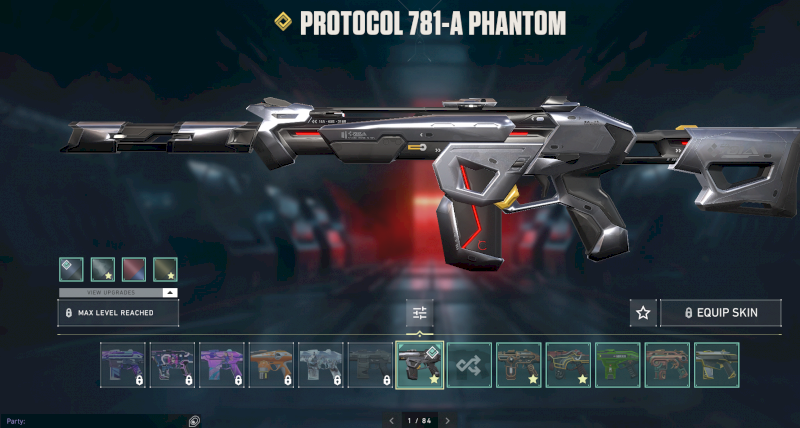This screenshot has width=800, height=428.
Task: Select the locked dark black Phantom skin
Action: tap(369, 365)
